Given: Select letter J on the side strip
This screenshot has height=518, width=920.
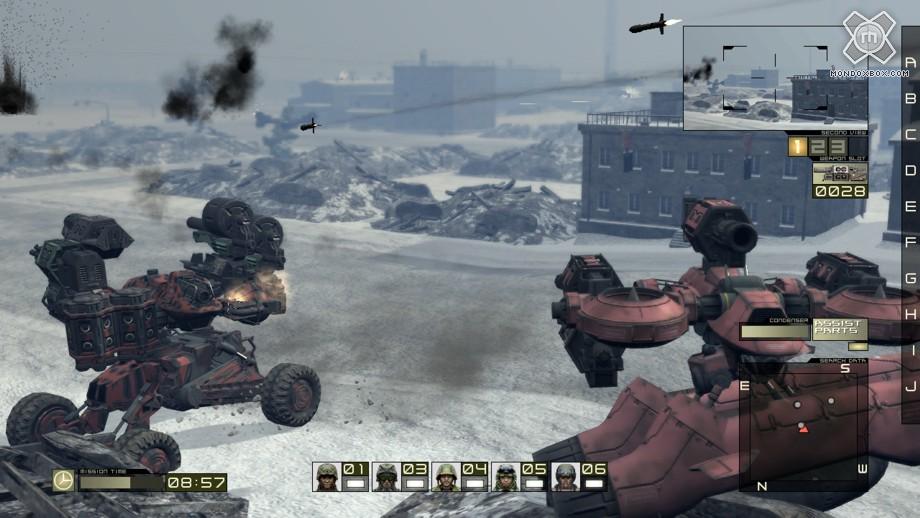Looking at the screenshot, I should [x=909, y=386].
